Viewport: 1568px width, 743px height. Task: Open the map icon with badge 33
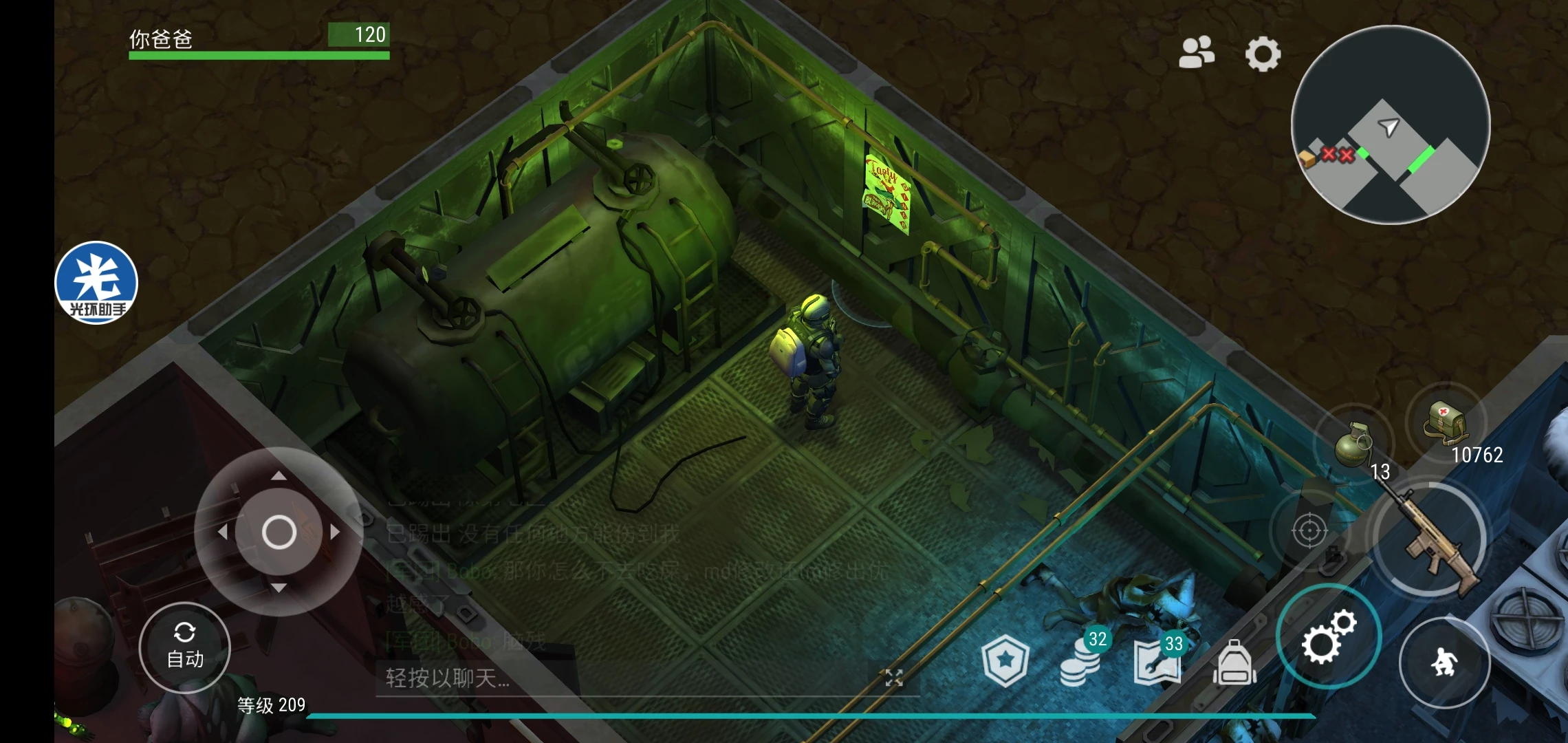point(1158,662)
